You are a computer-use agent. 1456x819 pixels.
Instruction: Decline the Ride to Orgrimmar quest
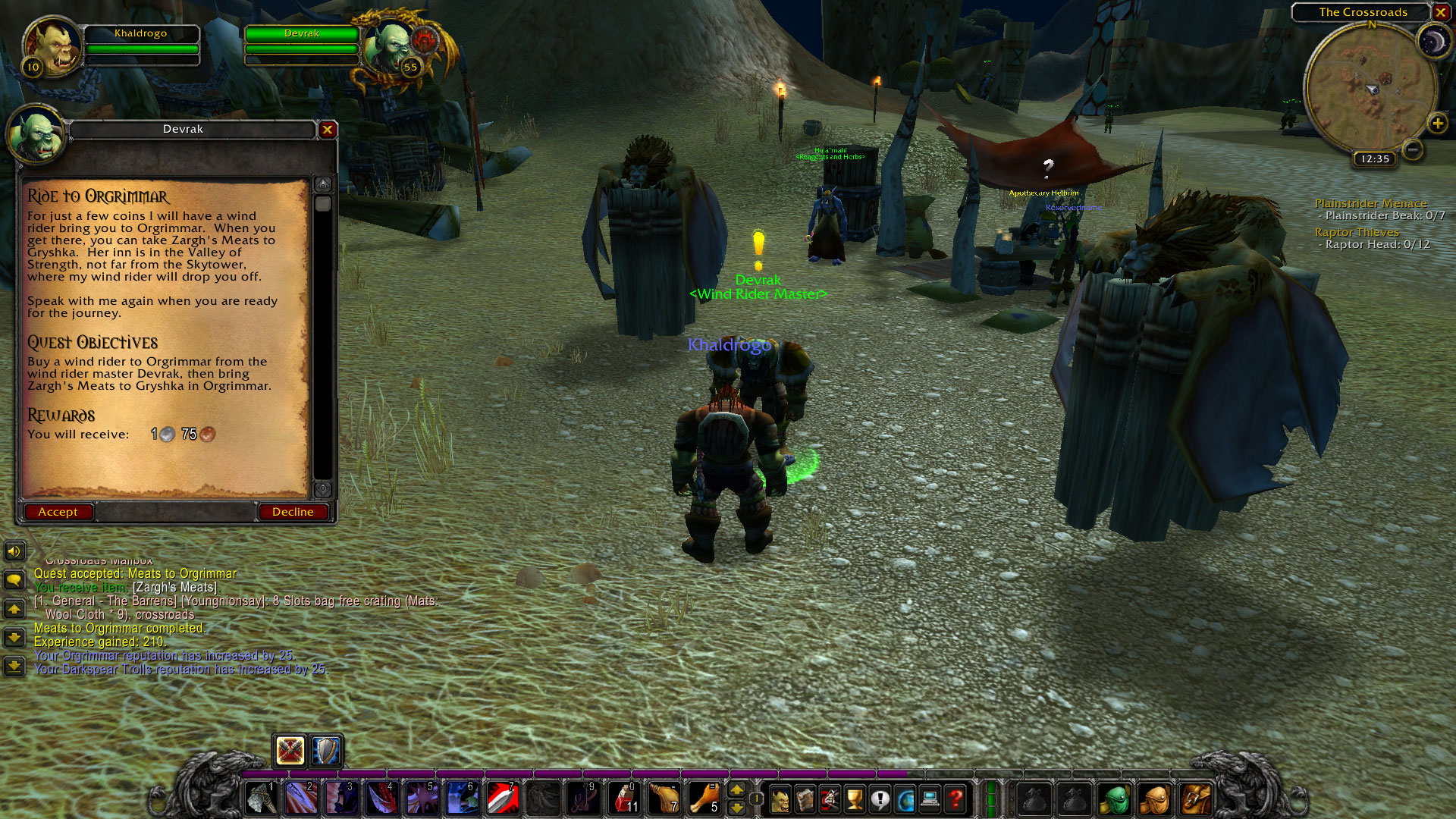point(293,512)
